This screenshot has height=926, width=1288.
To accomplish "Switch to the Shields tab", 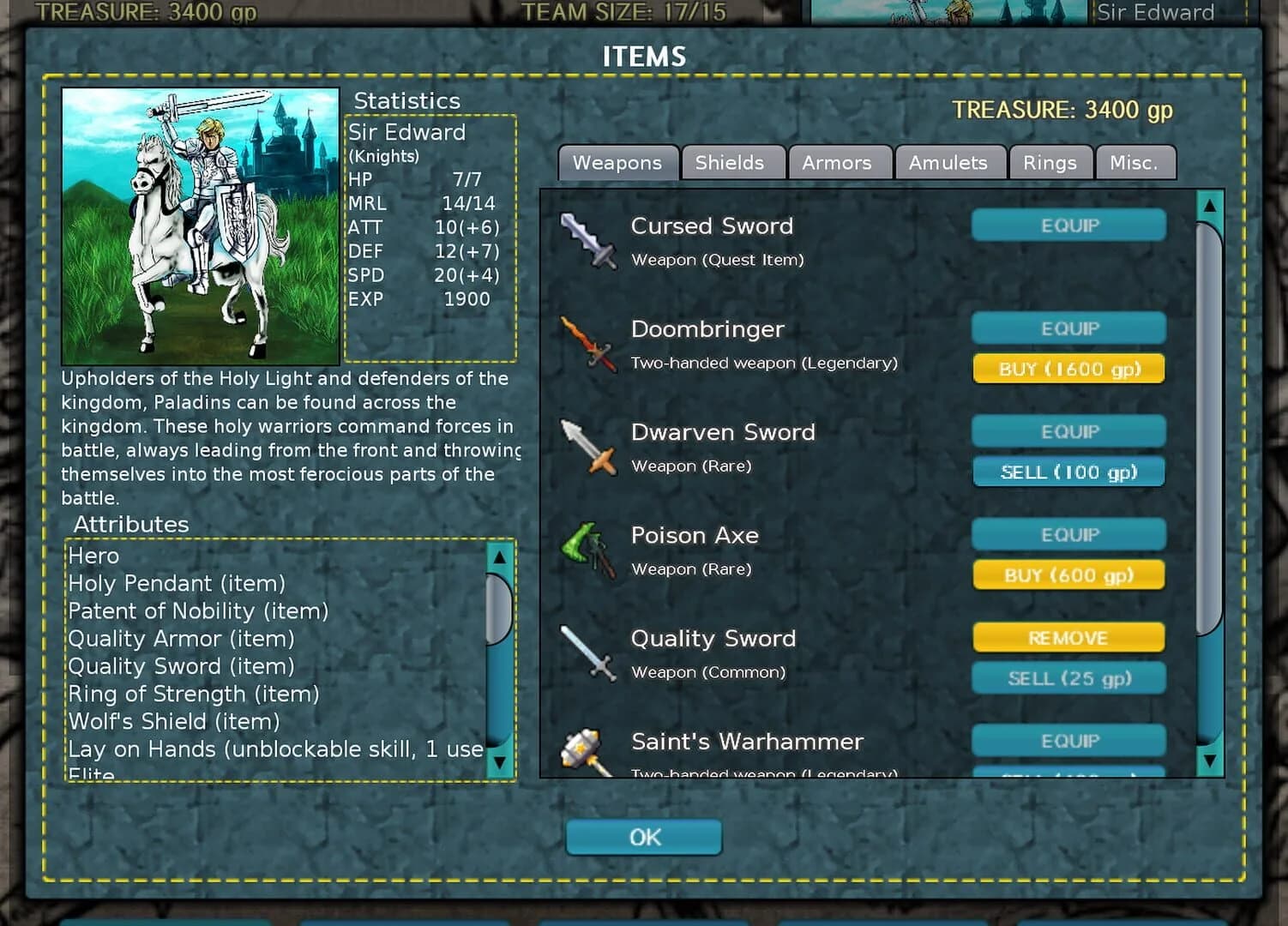I will (x=732, y=162).
